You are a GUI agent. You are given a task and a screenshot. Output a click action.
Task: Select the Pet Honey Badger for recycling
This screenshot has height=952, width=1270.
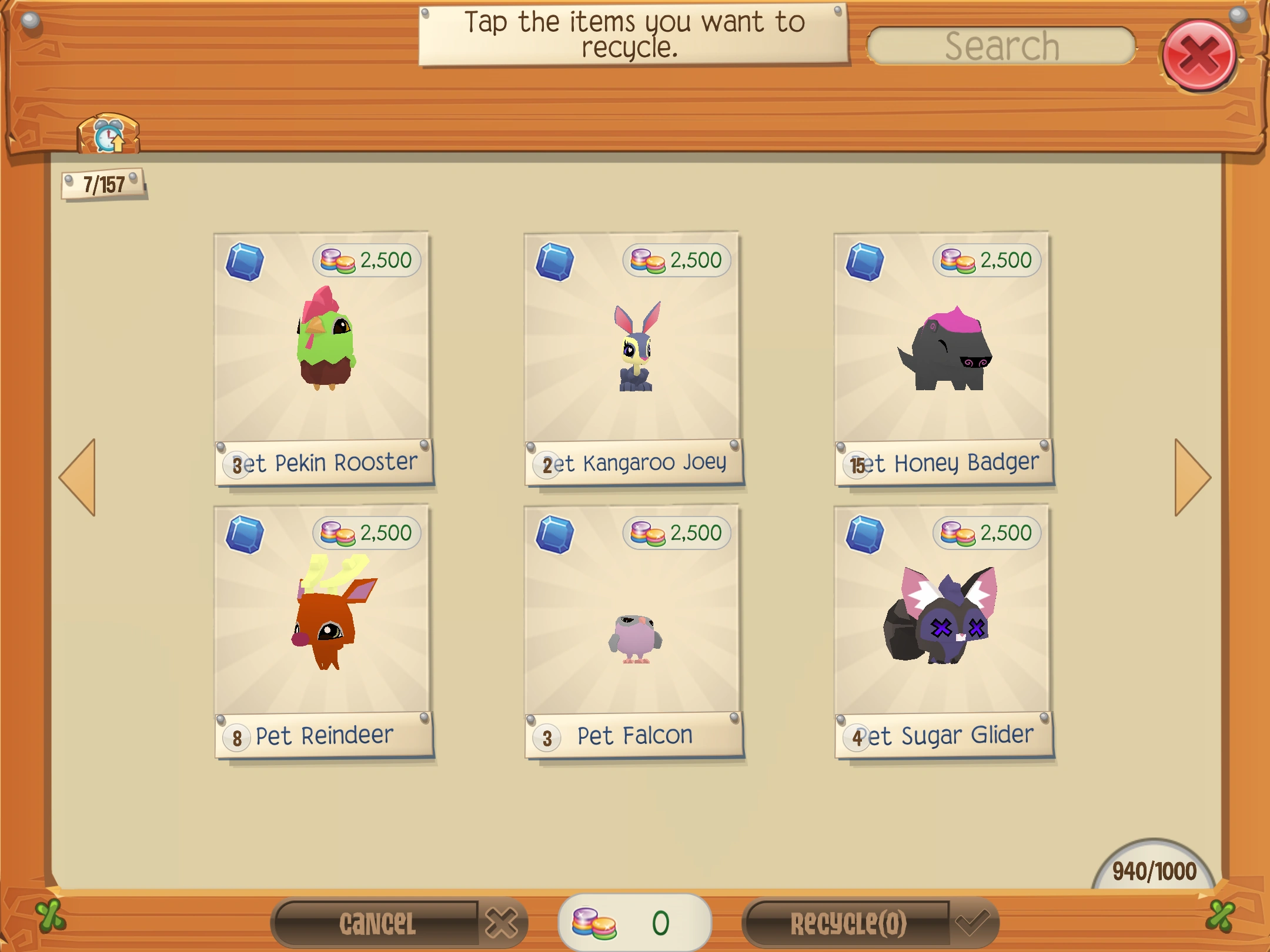click(x=941, y=353)
